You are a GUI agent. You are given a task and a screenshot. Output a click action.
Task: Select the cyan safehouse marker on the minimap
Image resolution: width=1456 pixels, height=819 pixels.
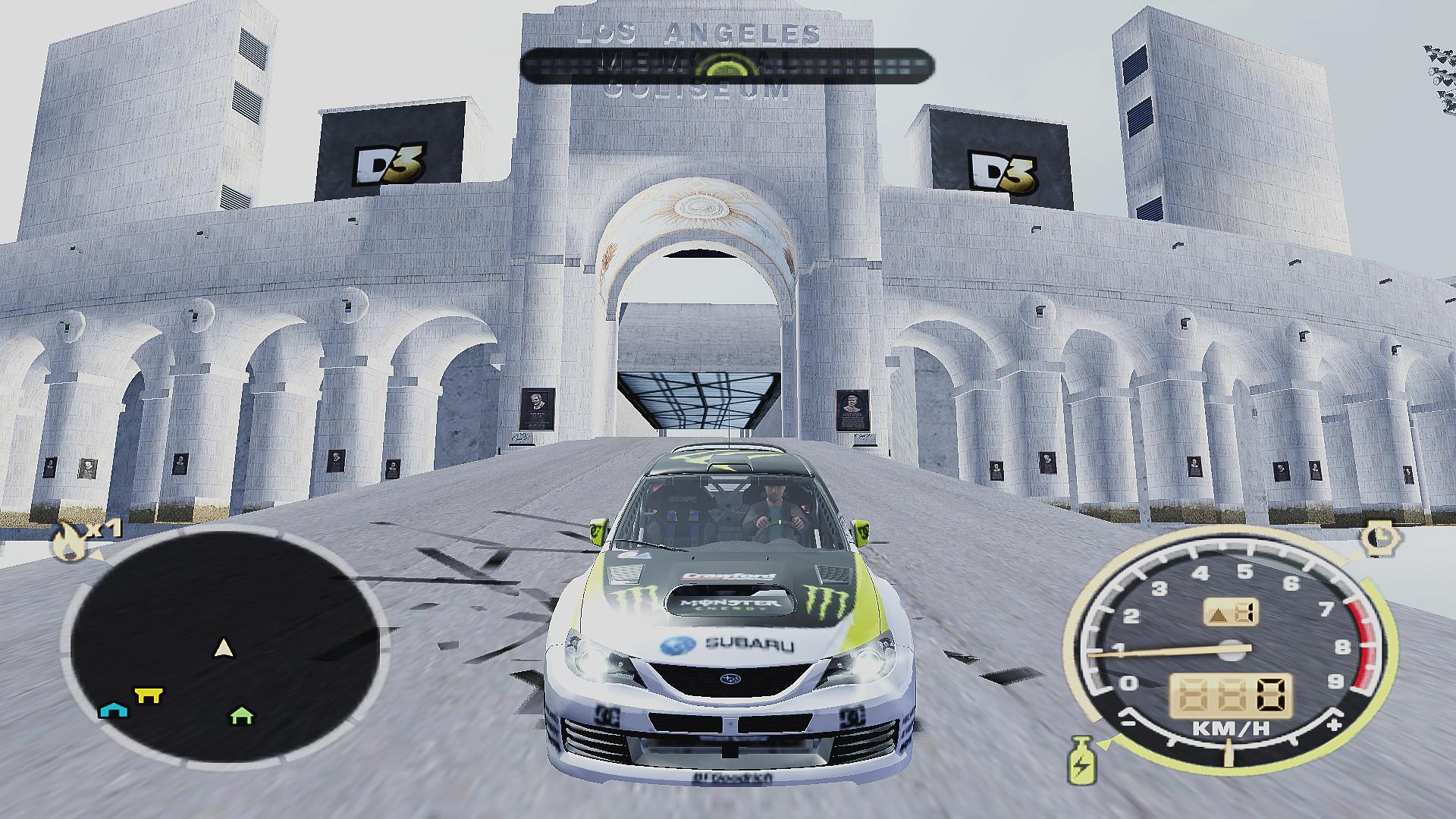114,710
